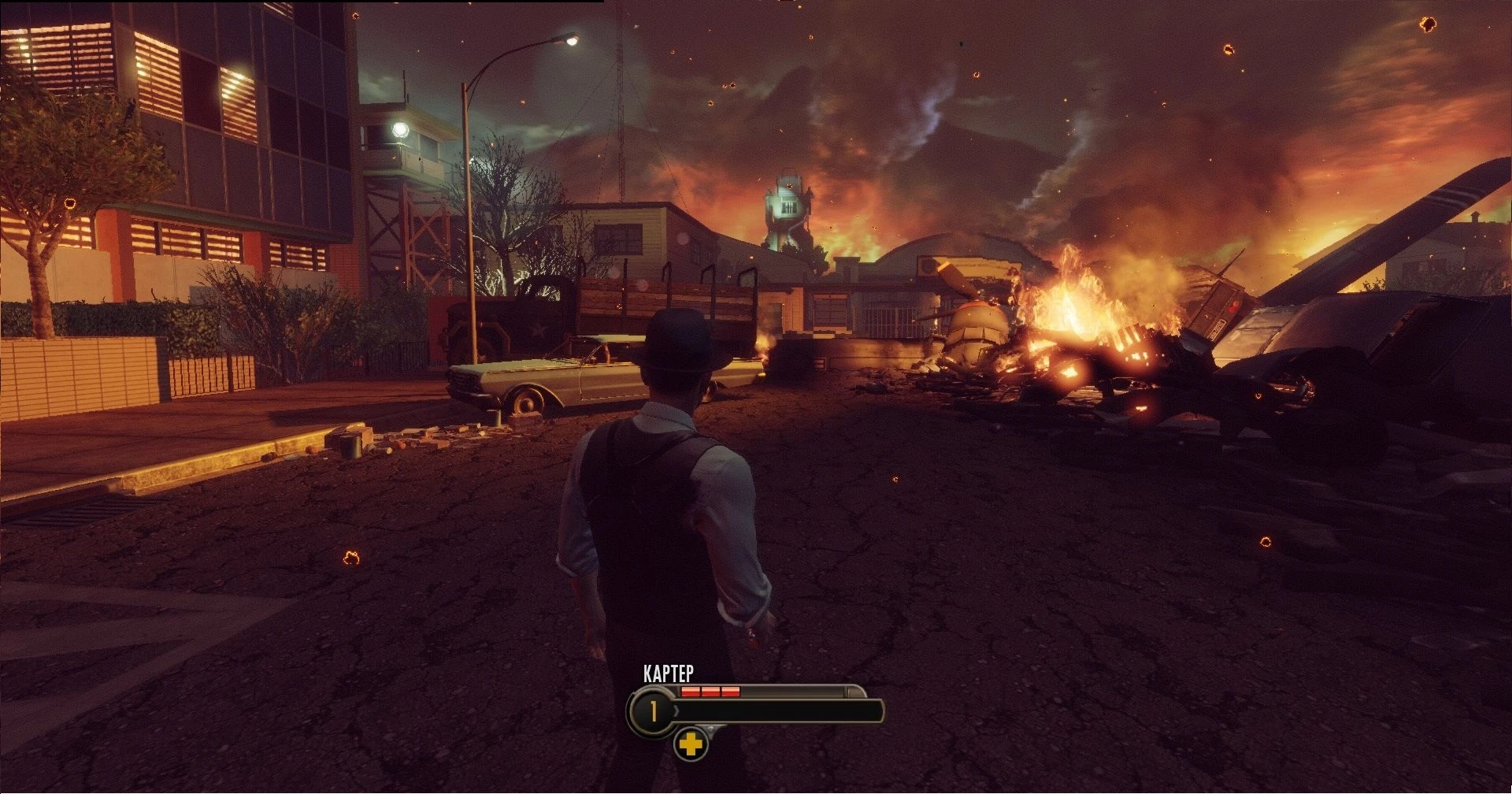Click Carter's bowler hat
Screen dimensions: 1512x794
(679, 343)
